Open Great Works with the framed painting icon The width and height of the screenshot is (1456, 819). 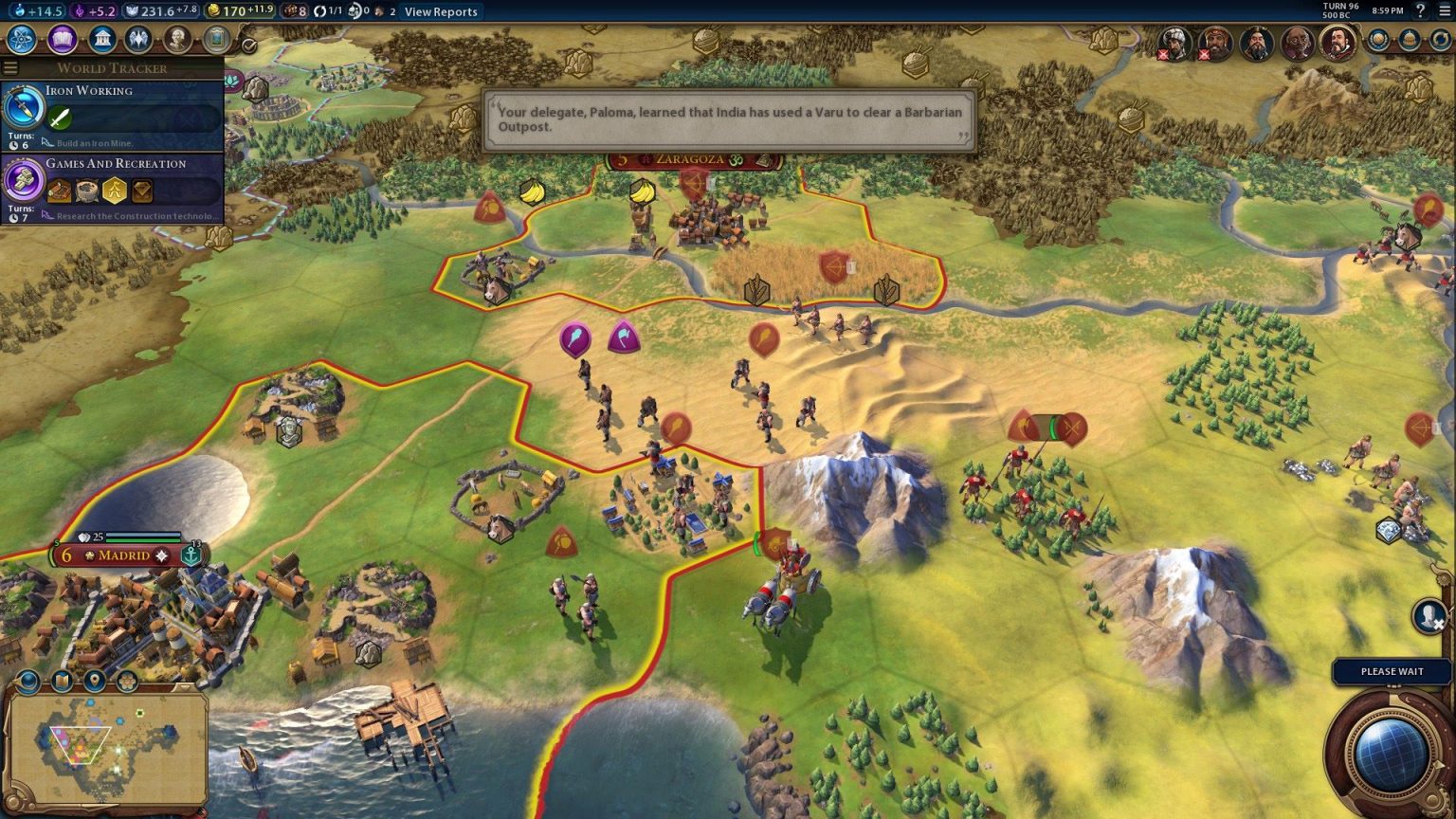pos(214,41)
